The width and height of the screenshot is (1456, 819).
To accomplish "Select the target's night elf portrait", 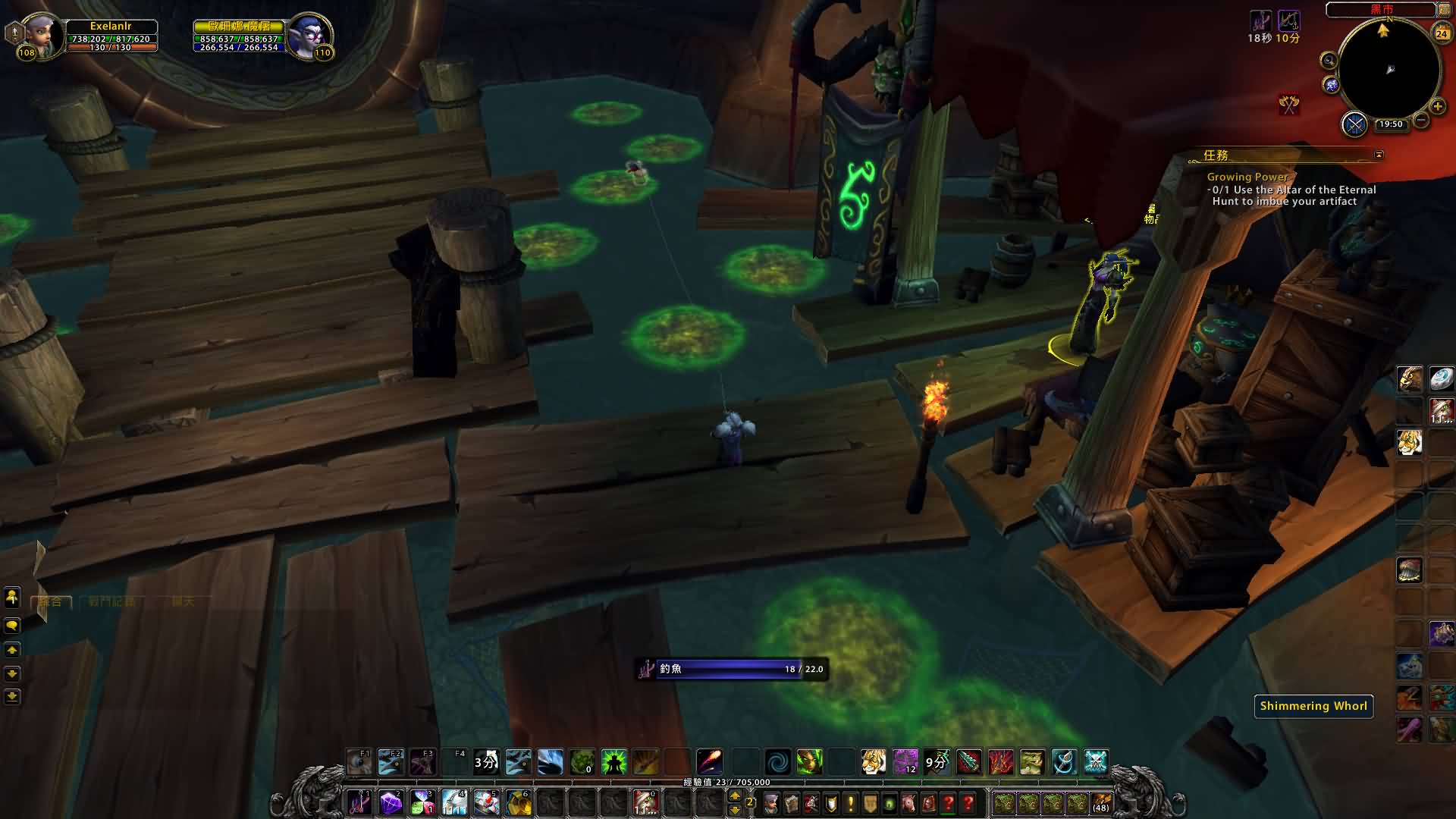I will (x=309, y=36).
